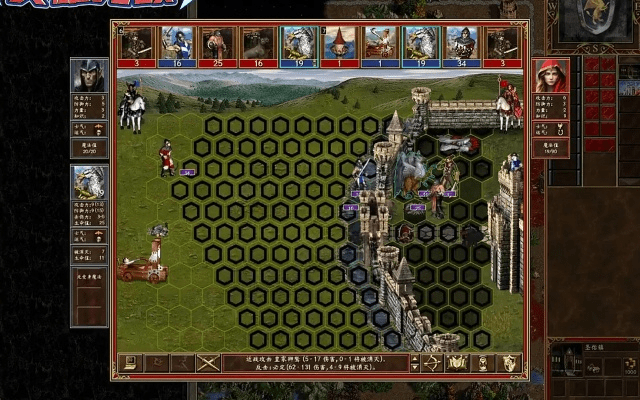Retreat from combat

click(181, 363)
